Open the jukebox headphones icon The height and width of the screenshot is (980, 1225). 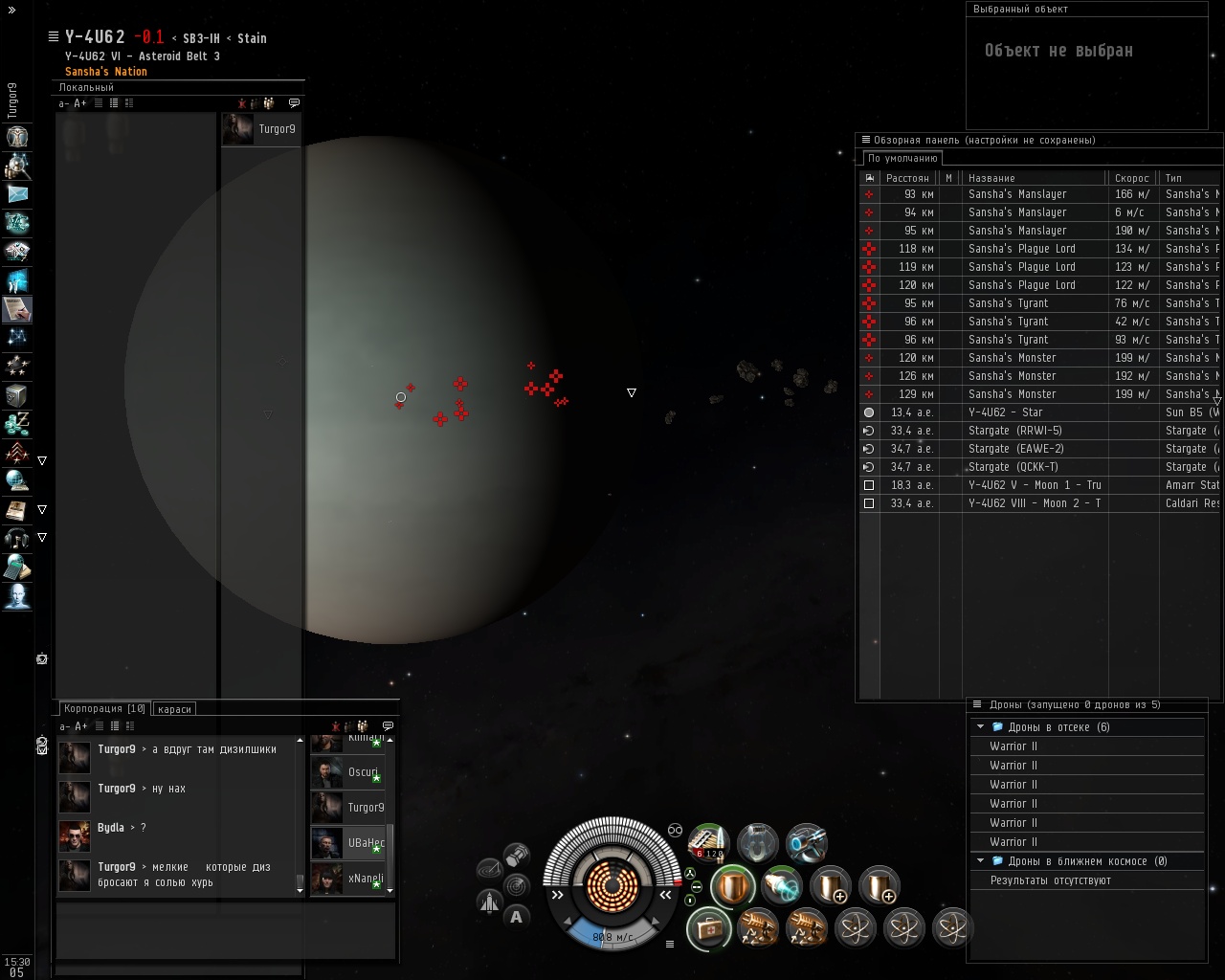coord(17,538)
